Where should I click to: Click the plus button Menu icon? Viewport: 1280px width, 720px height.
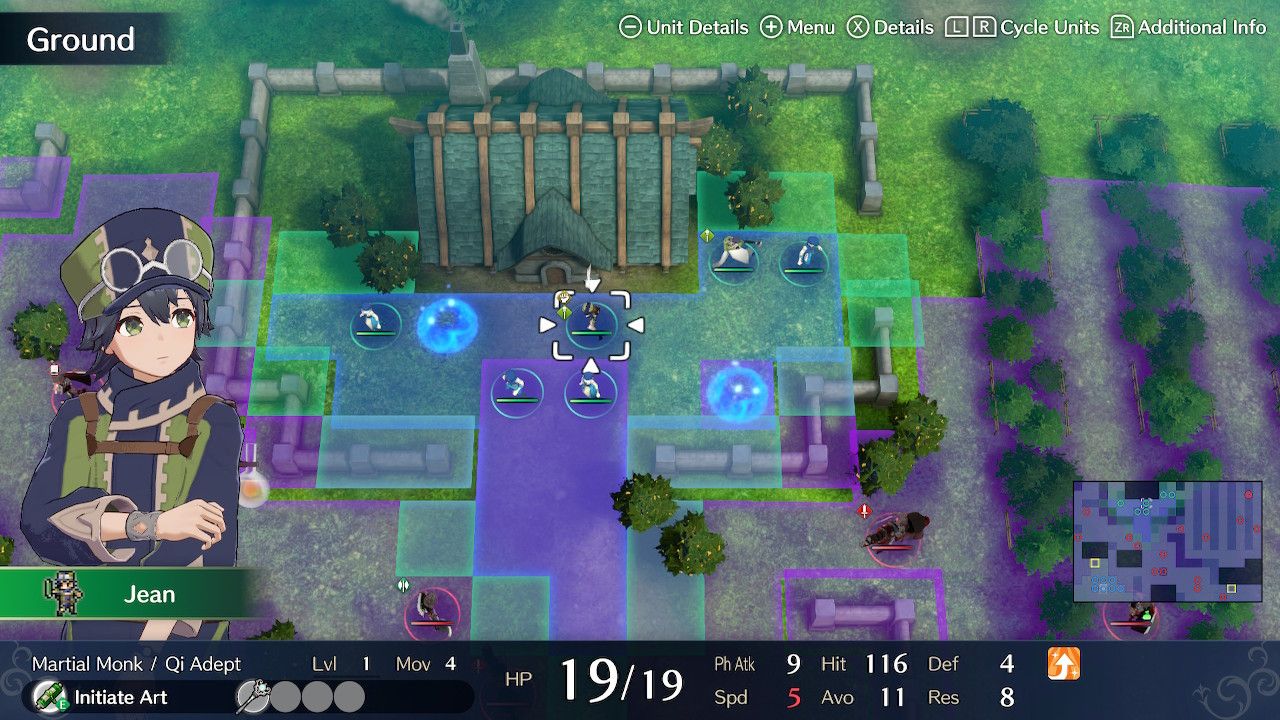tap(771, 27)
